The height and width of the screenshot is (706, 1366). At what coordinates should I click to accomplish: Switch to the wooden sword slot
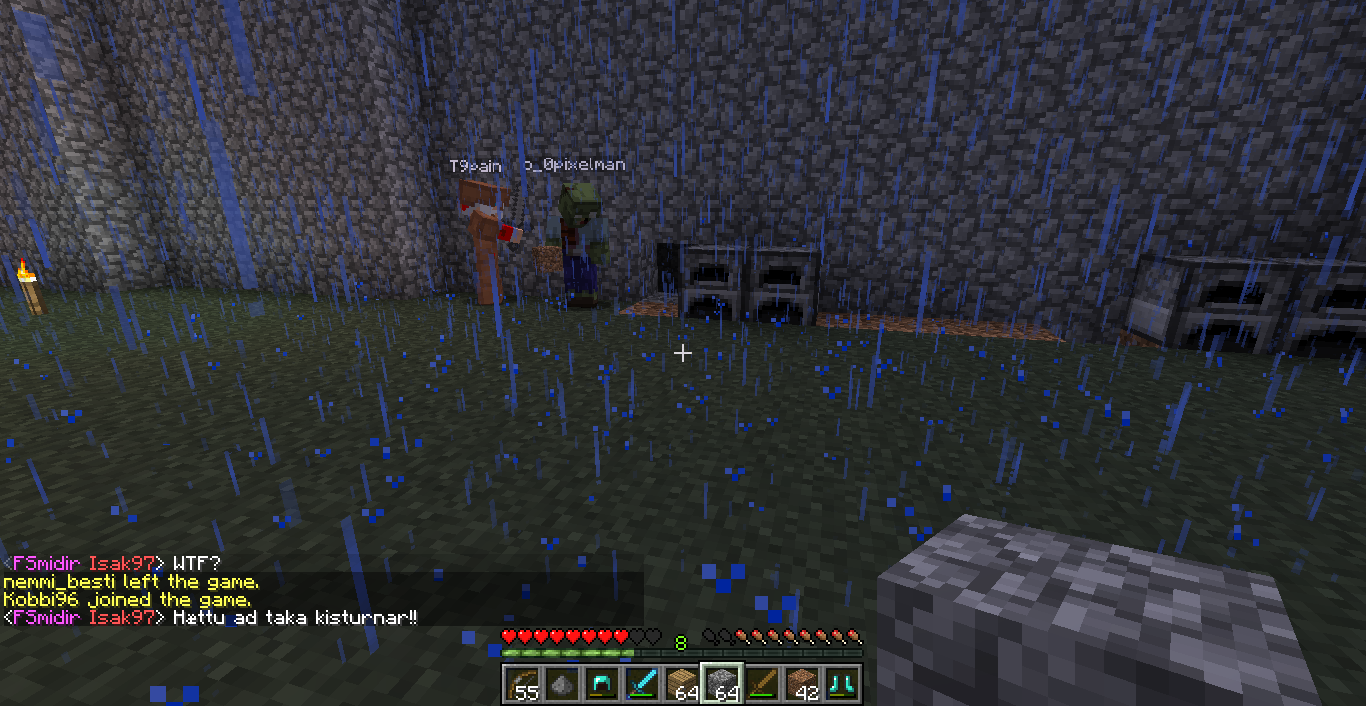point(761,684)
